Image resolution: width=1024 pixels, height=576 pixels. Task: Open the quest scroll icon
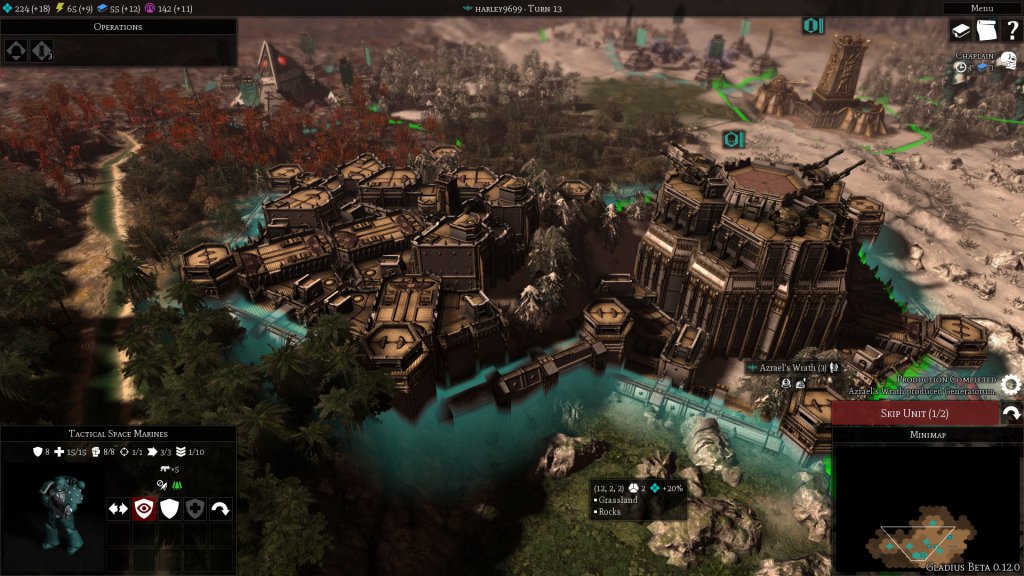pos(986,31)
